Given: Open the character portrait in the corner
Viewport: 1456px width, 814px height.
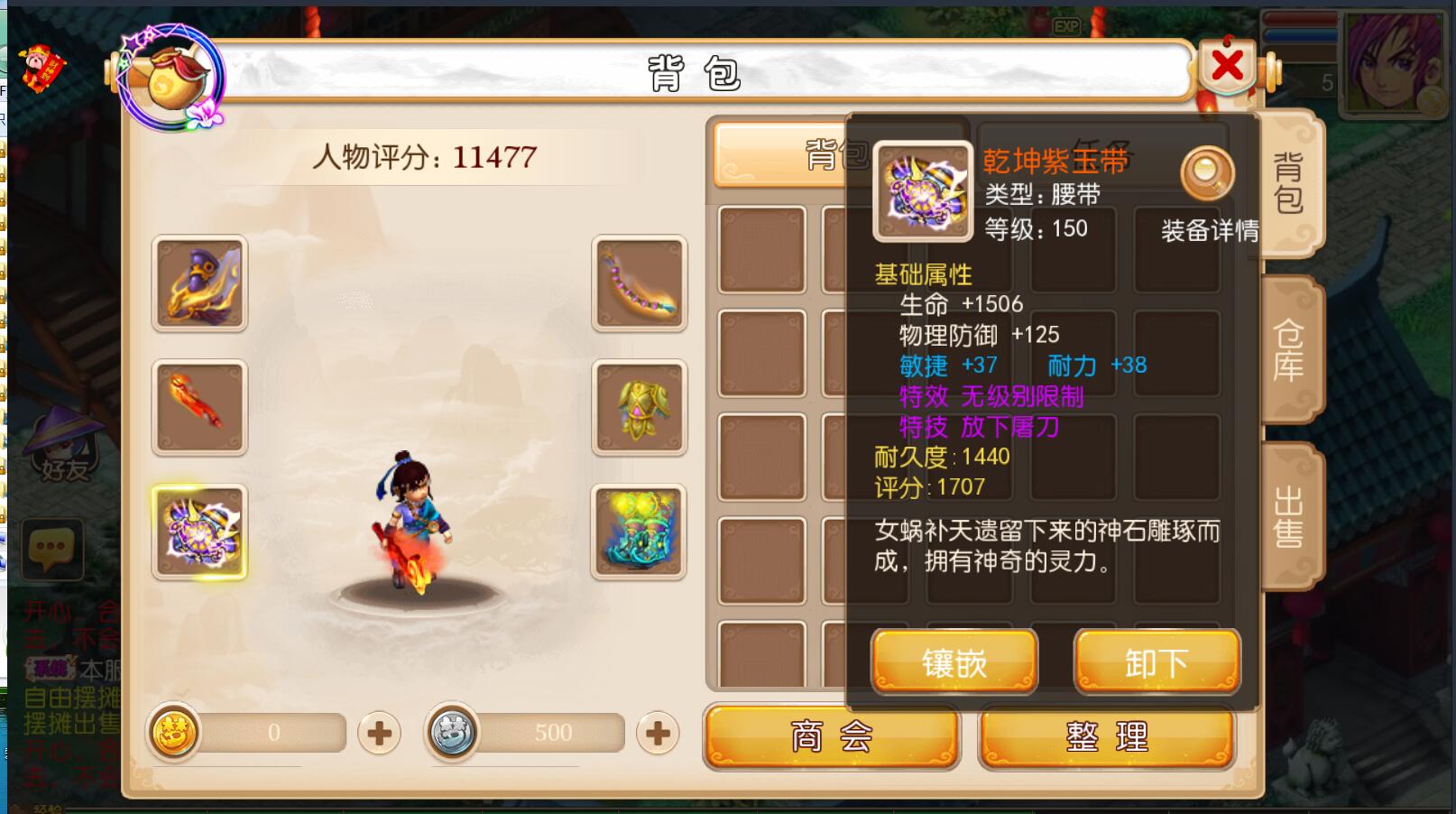Looking at the screenshot, I should [1391, 61].
